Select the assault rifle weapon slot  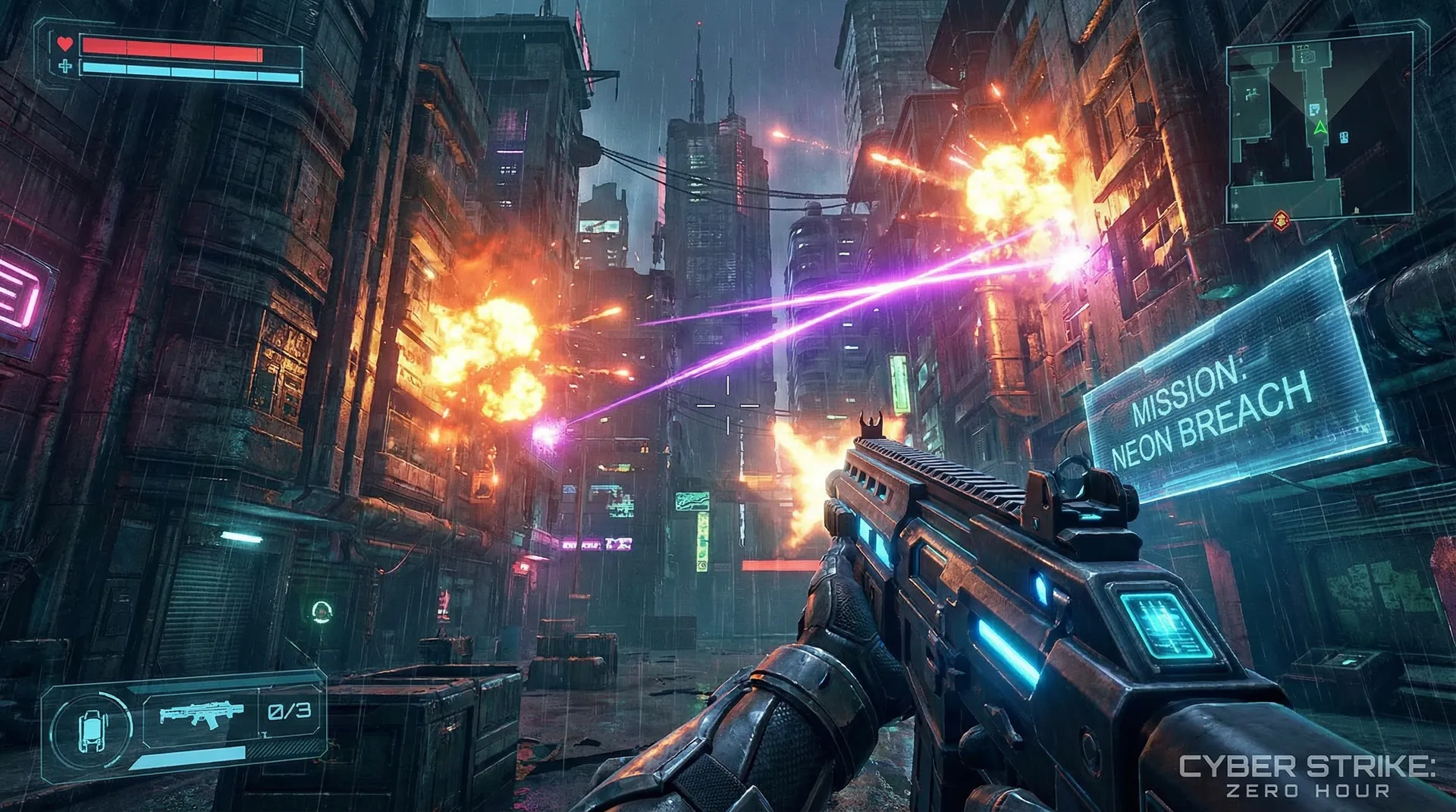tap(202, 714)
